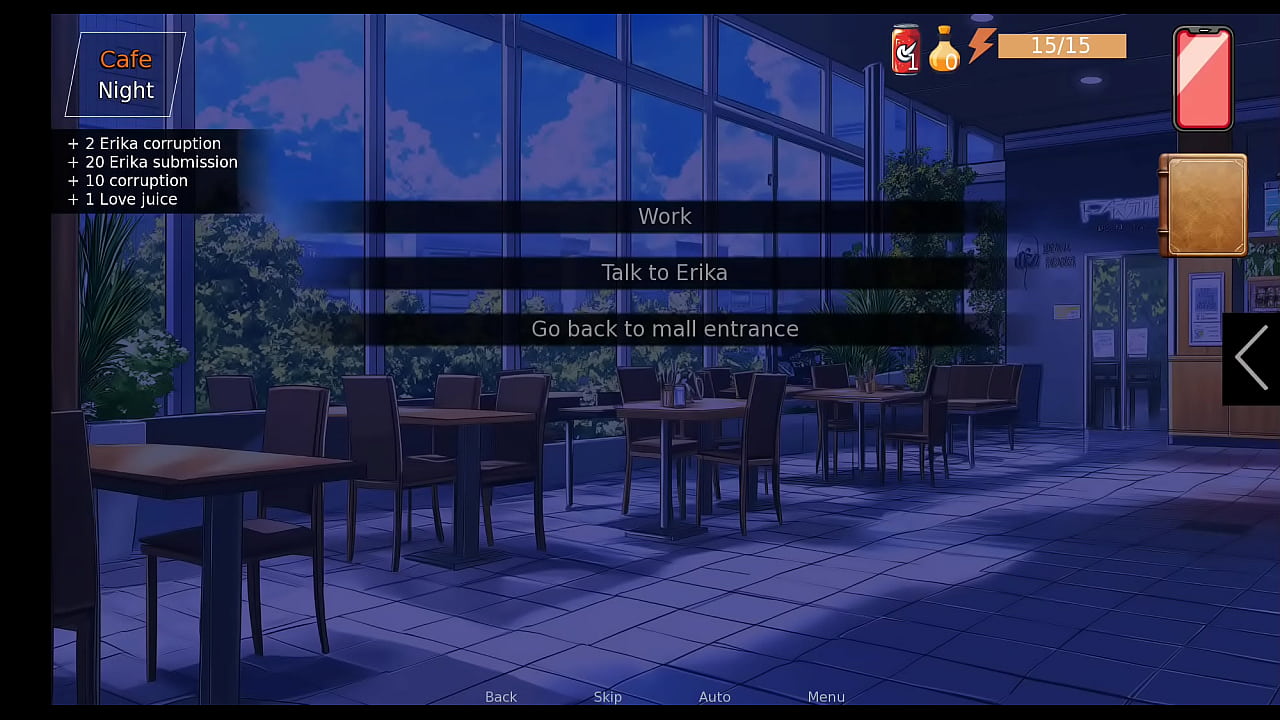Choose Go back to mall entrance
1280x720 pixels.
[664, 329]
